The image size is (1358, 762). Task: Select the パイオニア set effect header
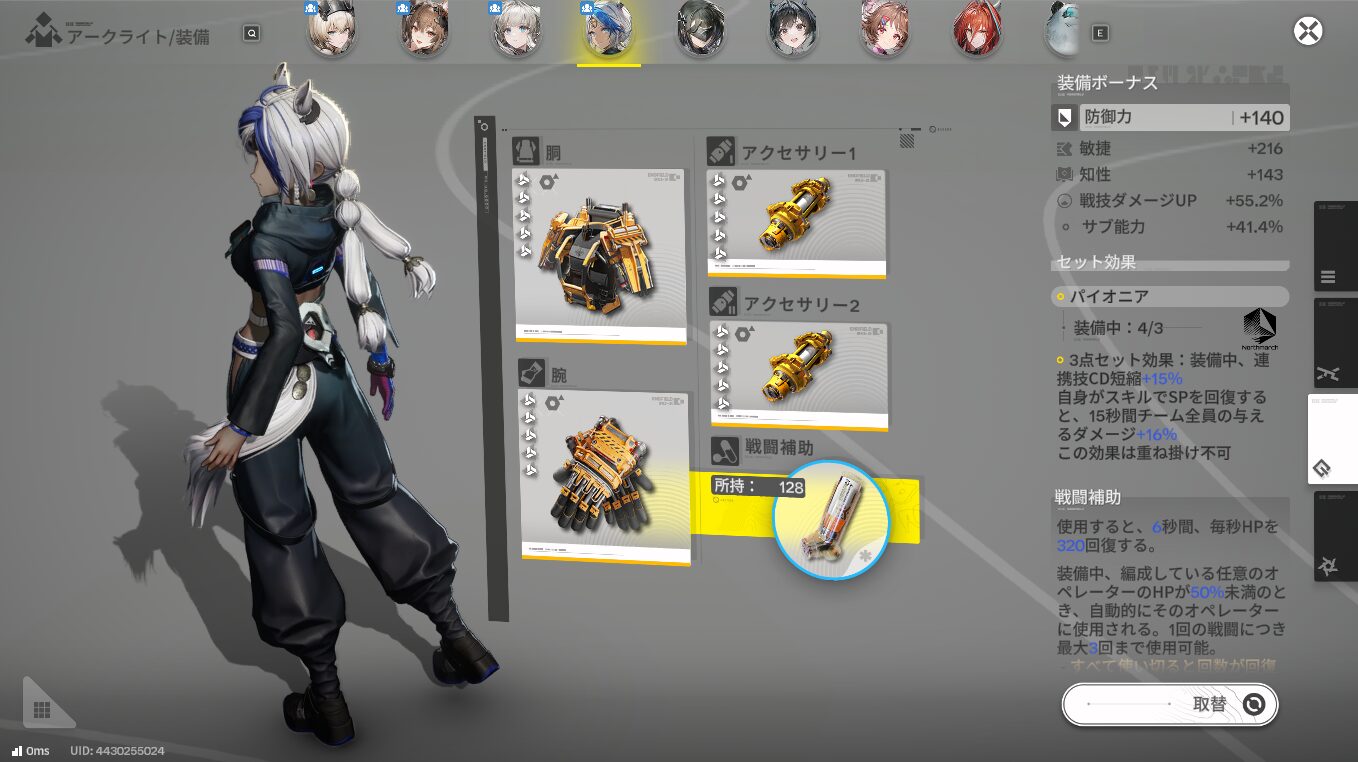[1170, 297]
